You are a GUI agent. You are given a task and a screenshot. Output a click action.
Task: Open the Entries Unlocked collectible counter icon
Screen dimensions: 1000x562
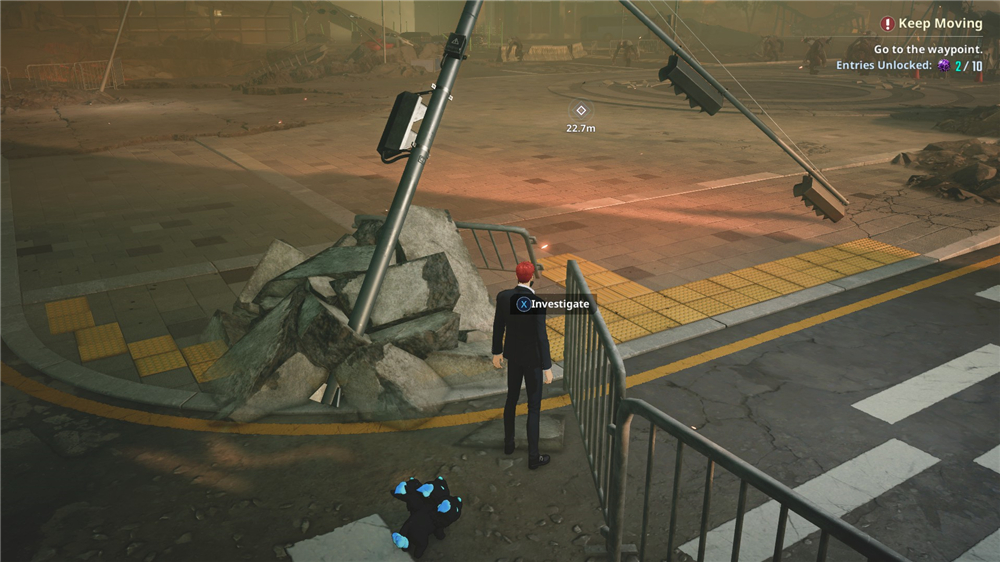coord(943,65)
